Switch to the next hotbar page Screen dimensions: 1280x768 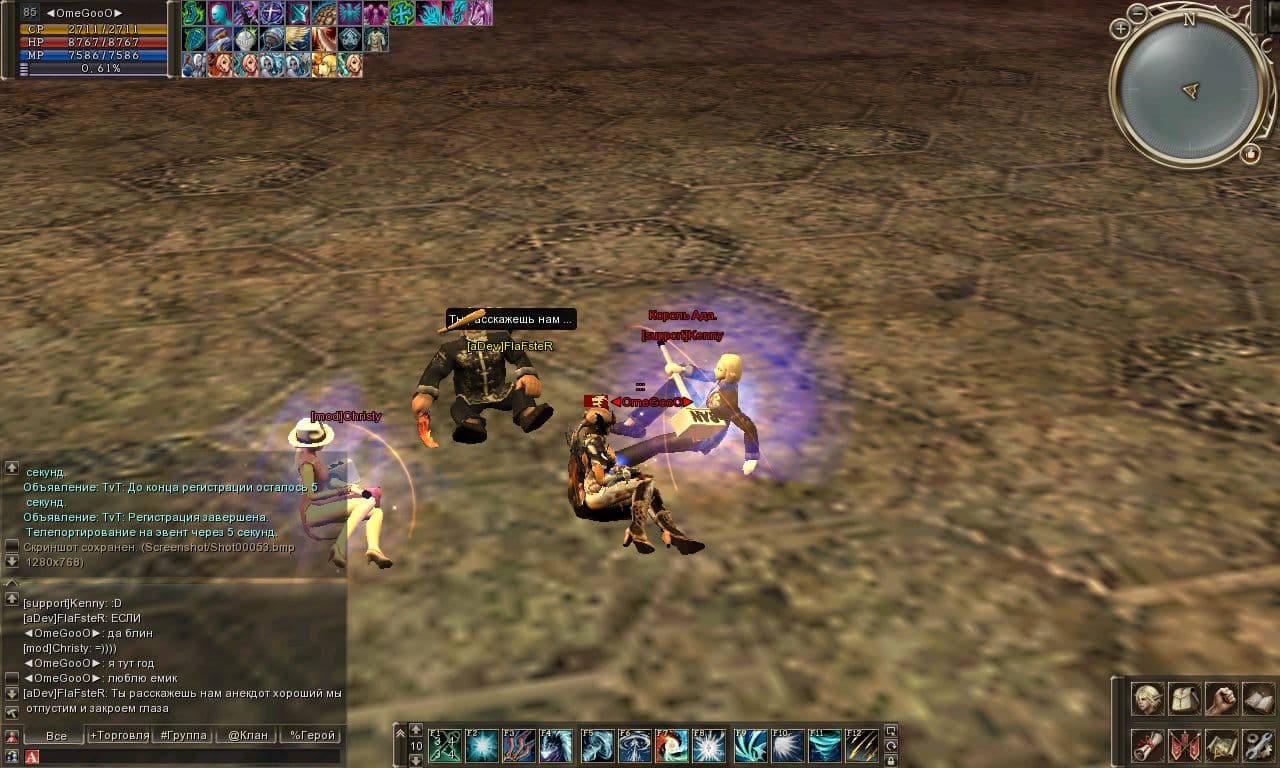coord(416,730)
